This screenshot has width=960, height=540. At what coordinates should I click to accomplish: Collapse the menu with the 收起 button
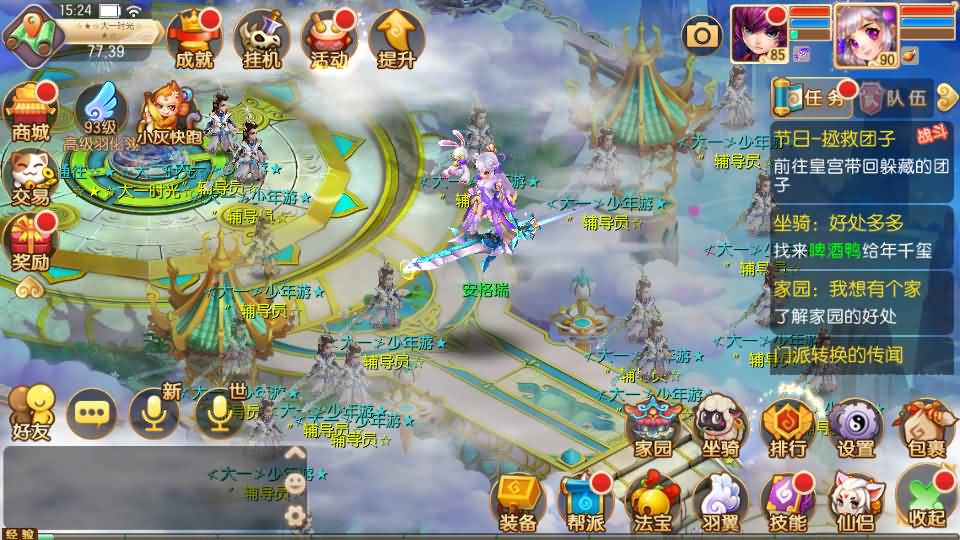click(x=924, y=500)
